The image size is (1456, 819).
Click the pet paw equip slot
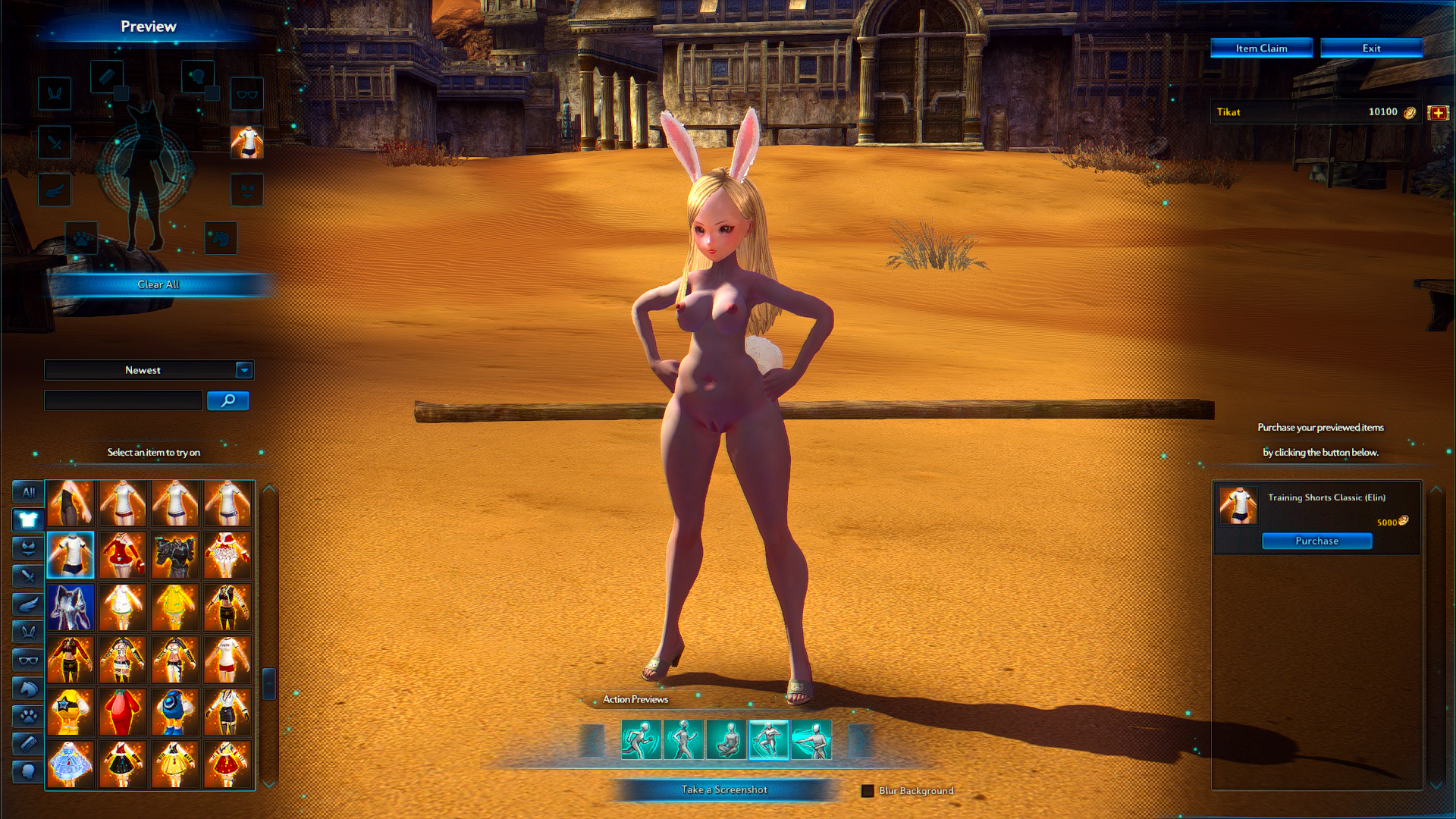coord(81,239)
